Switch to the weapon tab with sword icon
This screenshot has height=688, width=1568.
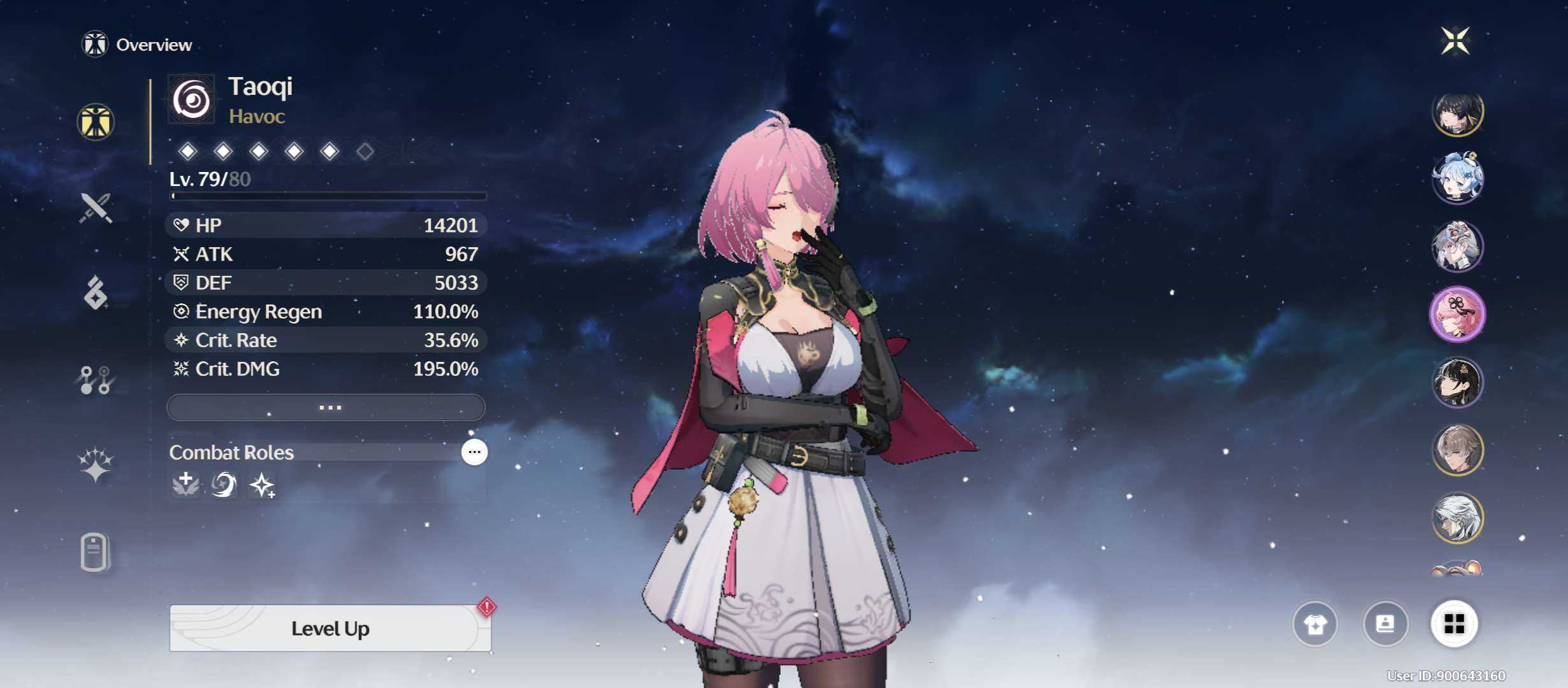(96, 208)
